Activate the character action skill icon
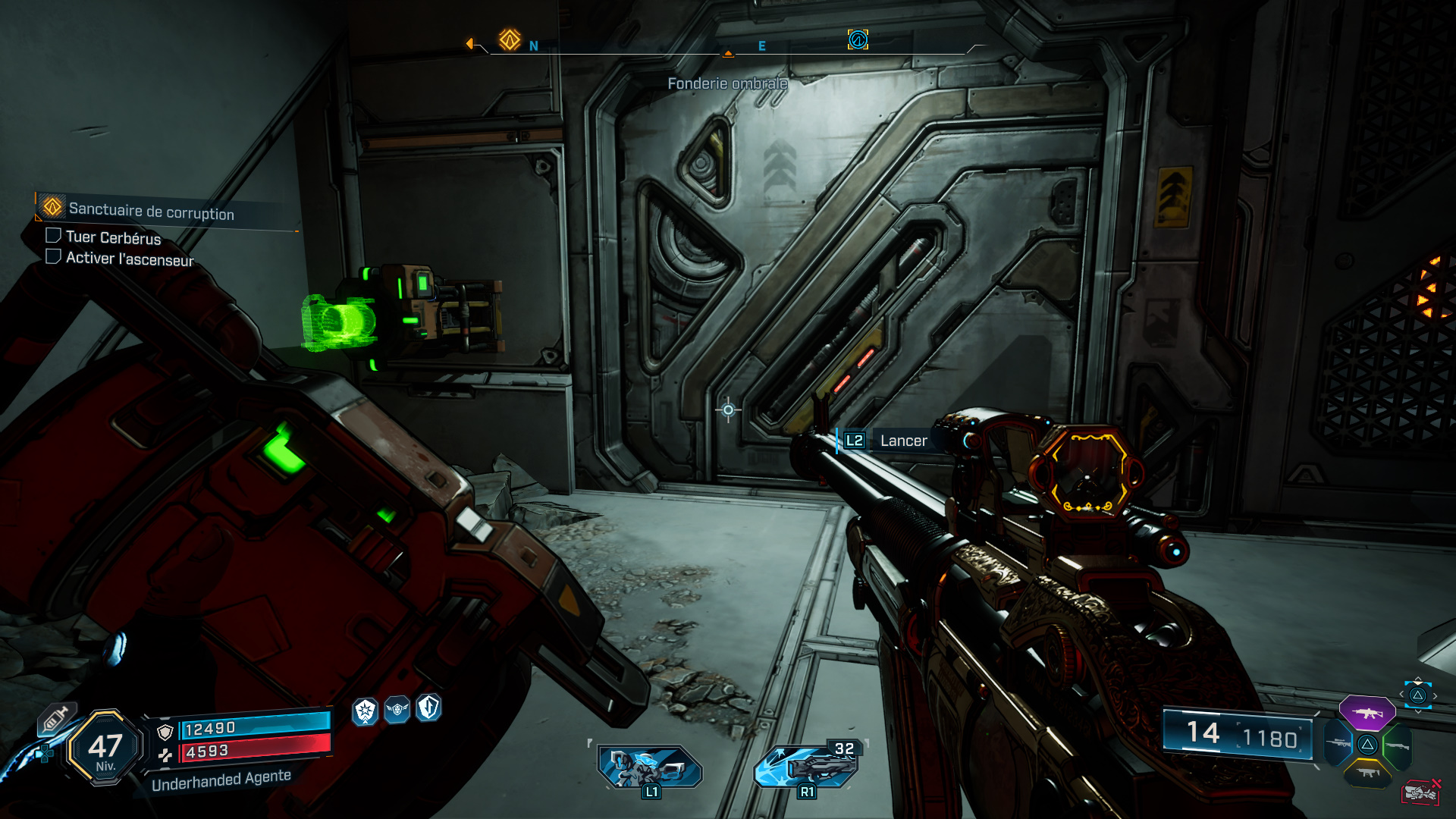Image resolution: width=1456 pixels, height=819 pixels. click(x=650, y=767)
